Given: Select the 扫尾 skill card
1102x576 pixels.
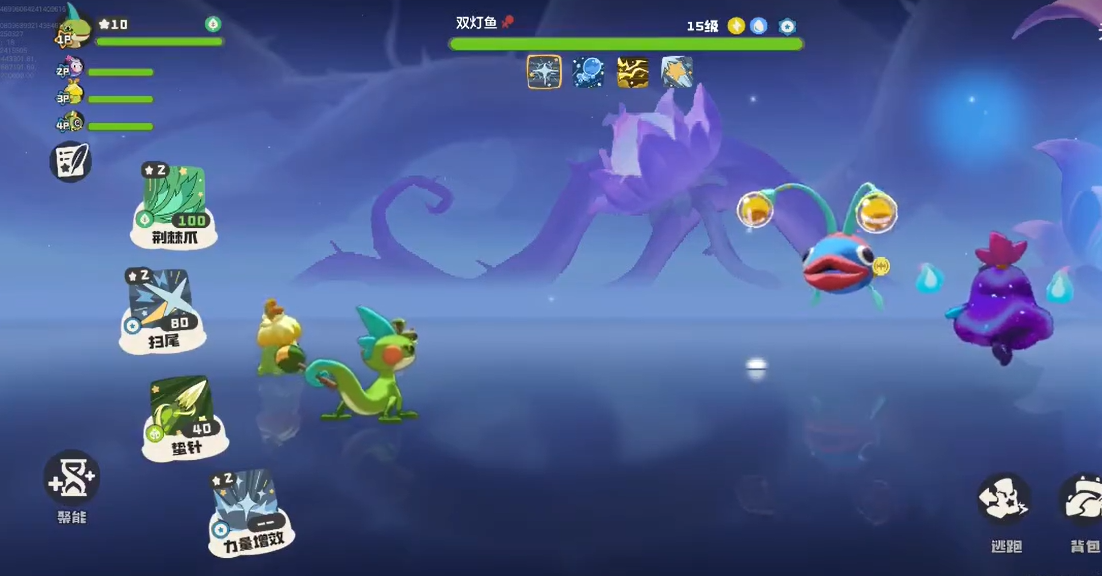Looking at the screenshot, I should (x=161, y=309).
